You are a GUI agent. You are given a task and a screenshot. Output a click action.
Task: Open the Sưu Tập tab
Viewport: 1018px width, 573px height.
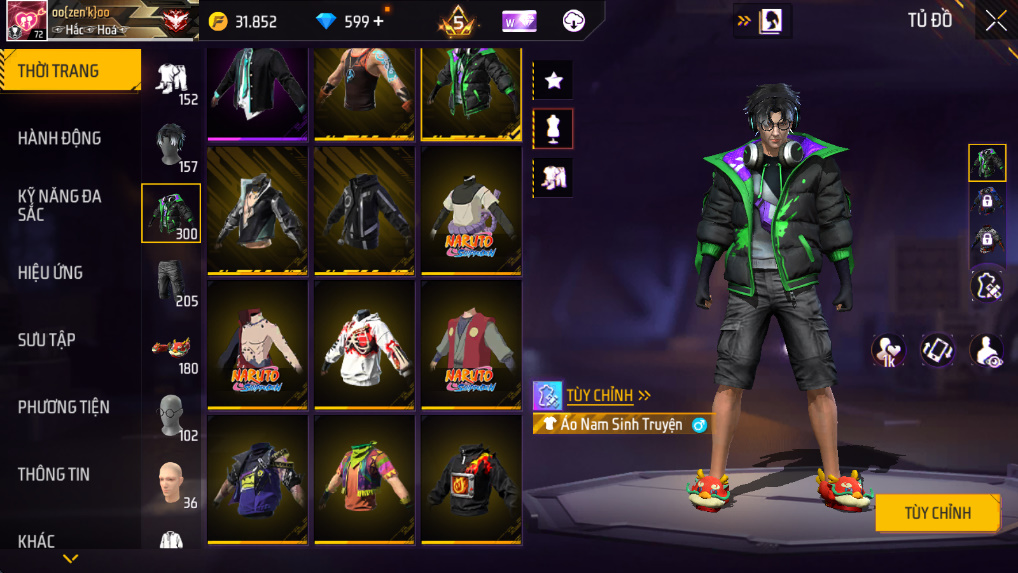pos(47,340)
